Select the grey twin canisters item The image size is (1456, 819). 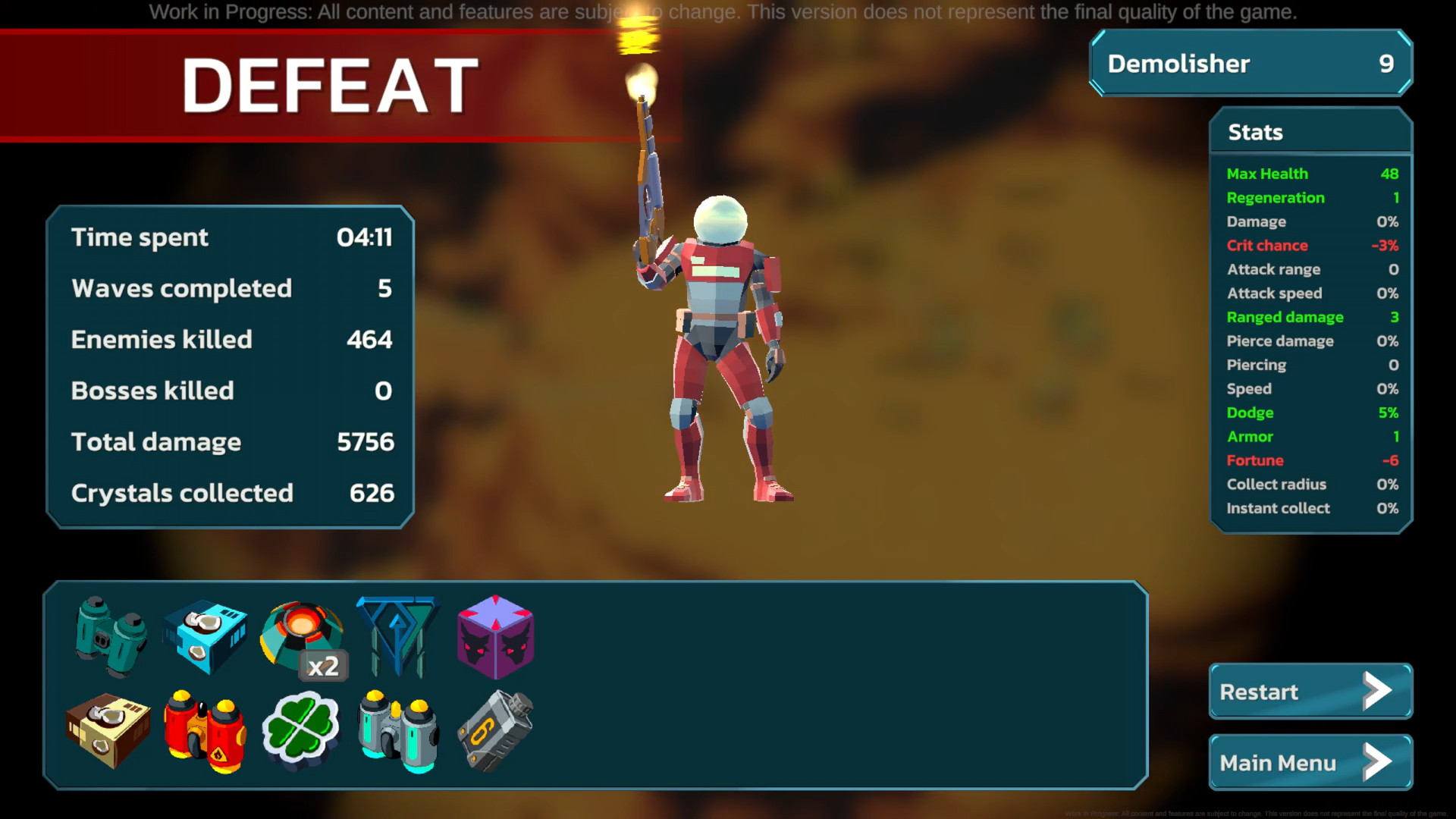point(398,730)
